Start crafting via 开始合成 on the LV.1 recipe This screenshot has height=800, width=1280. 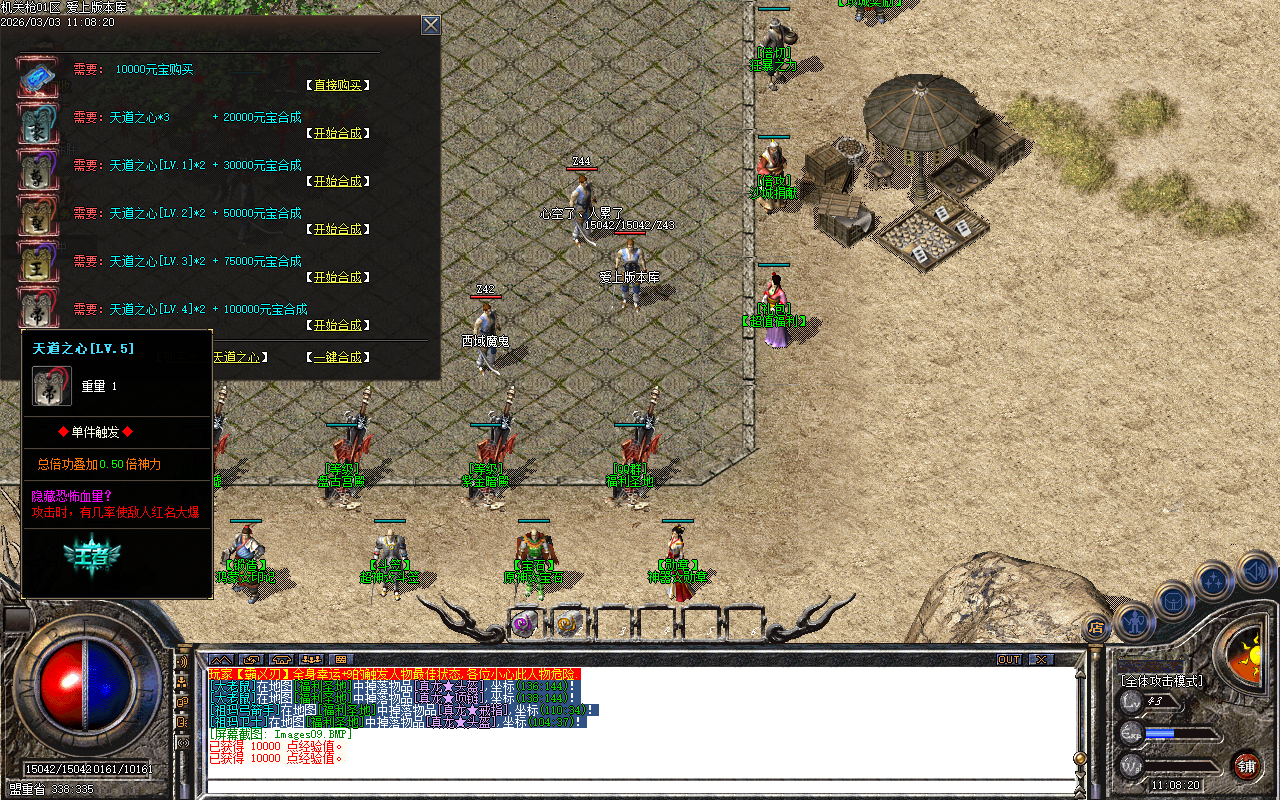(338, 181)
